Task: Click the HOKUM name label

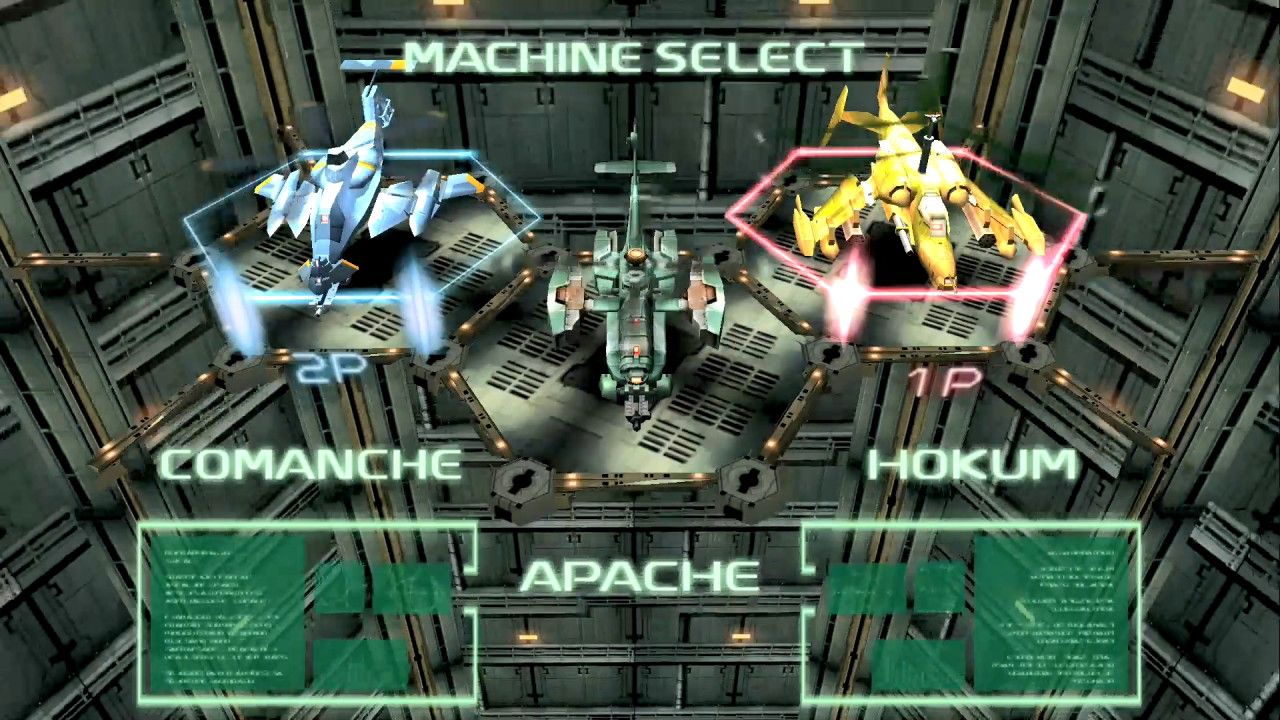Action: click(972, 464)
